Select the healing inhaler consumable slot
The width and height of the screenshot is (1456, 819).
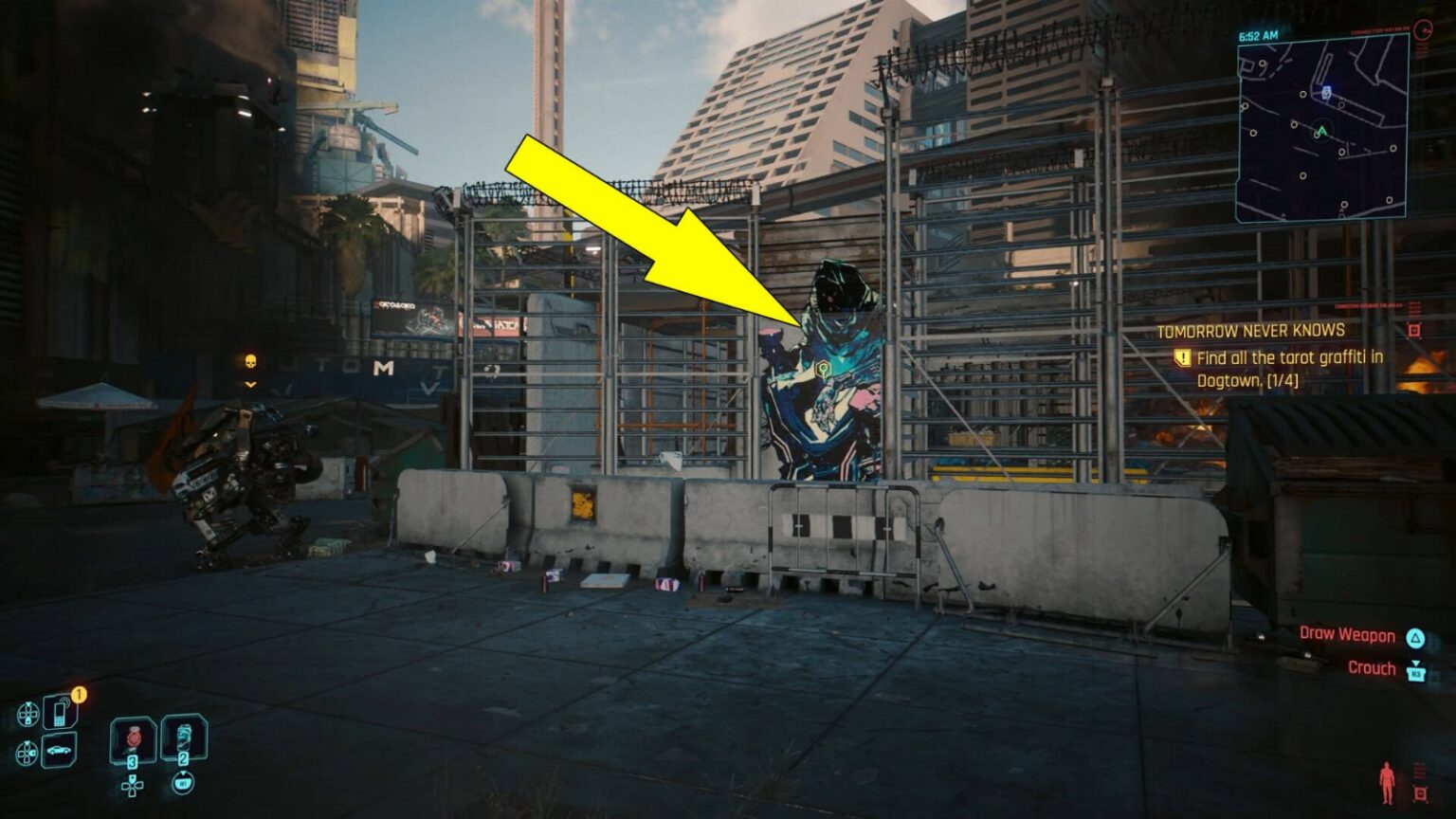[x=134, y=737]
